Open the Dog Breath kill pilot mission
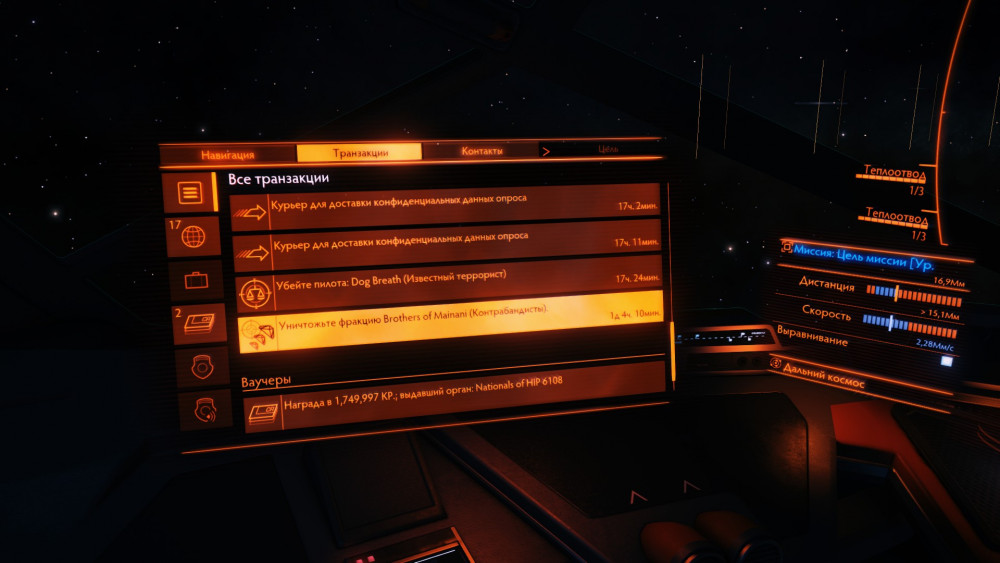Image resolution: width=1000 pixels, height=563 pixels. [450, 286]
